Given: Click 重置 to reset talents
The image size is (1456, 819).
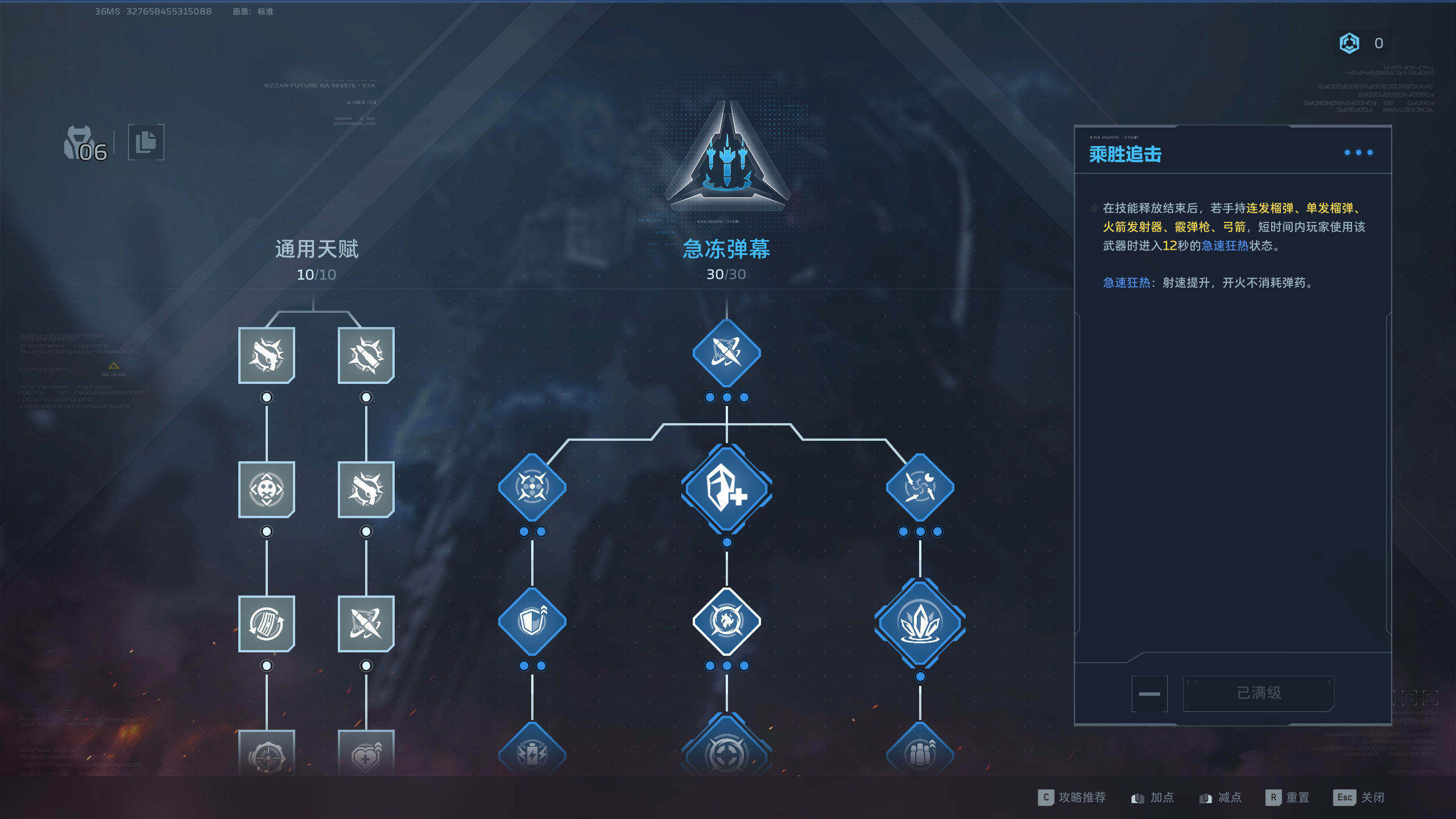Looking at the screenshot, I should pos(1288,797).
